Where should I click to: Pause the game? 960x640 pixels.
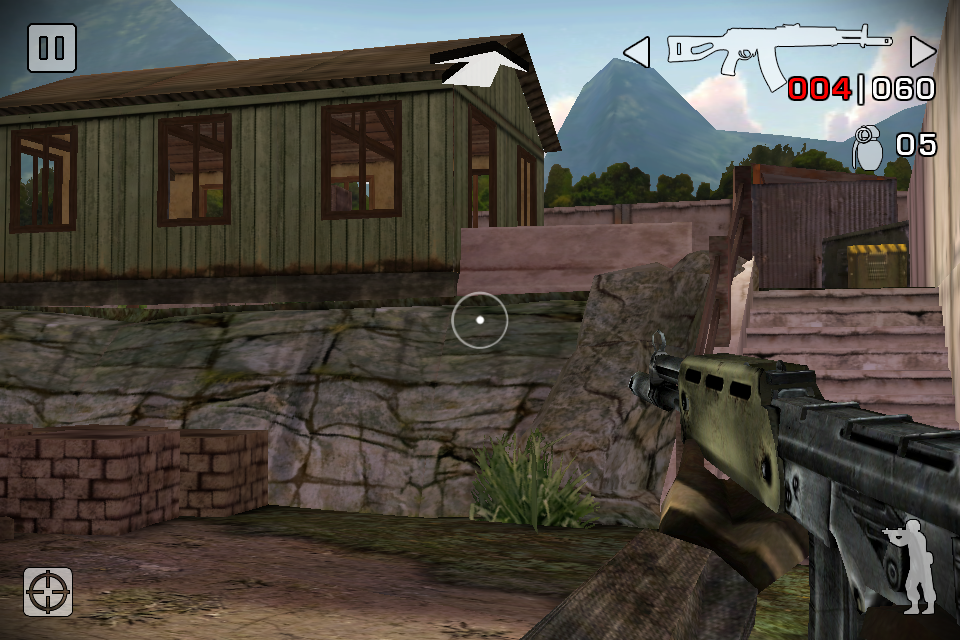click(51, 48)
